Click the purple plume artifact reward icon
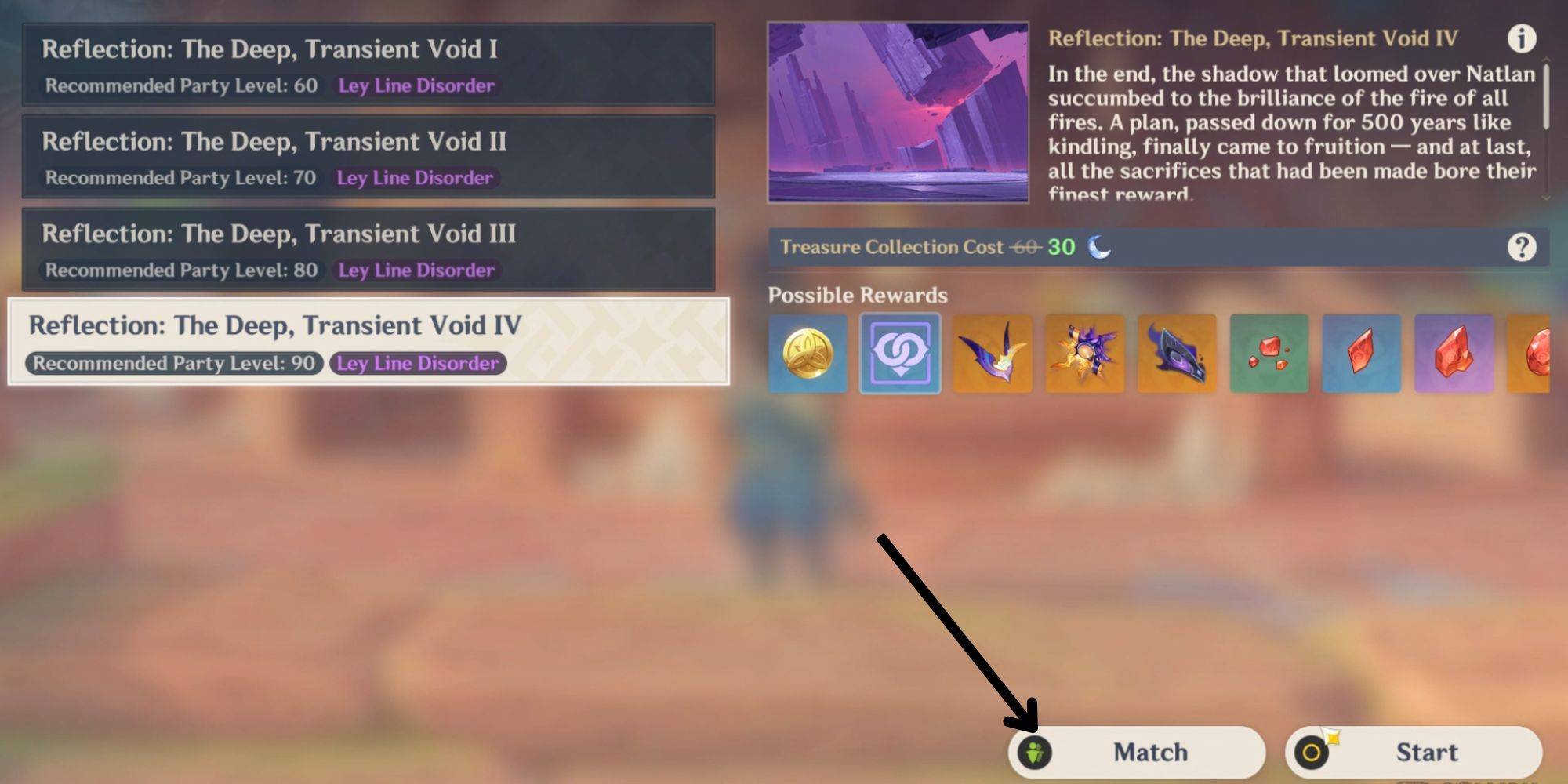Screen dimensions: 1568x784 coord(993,353)
